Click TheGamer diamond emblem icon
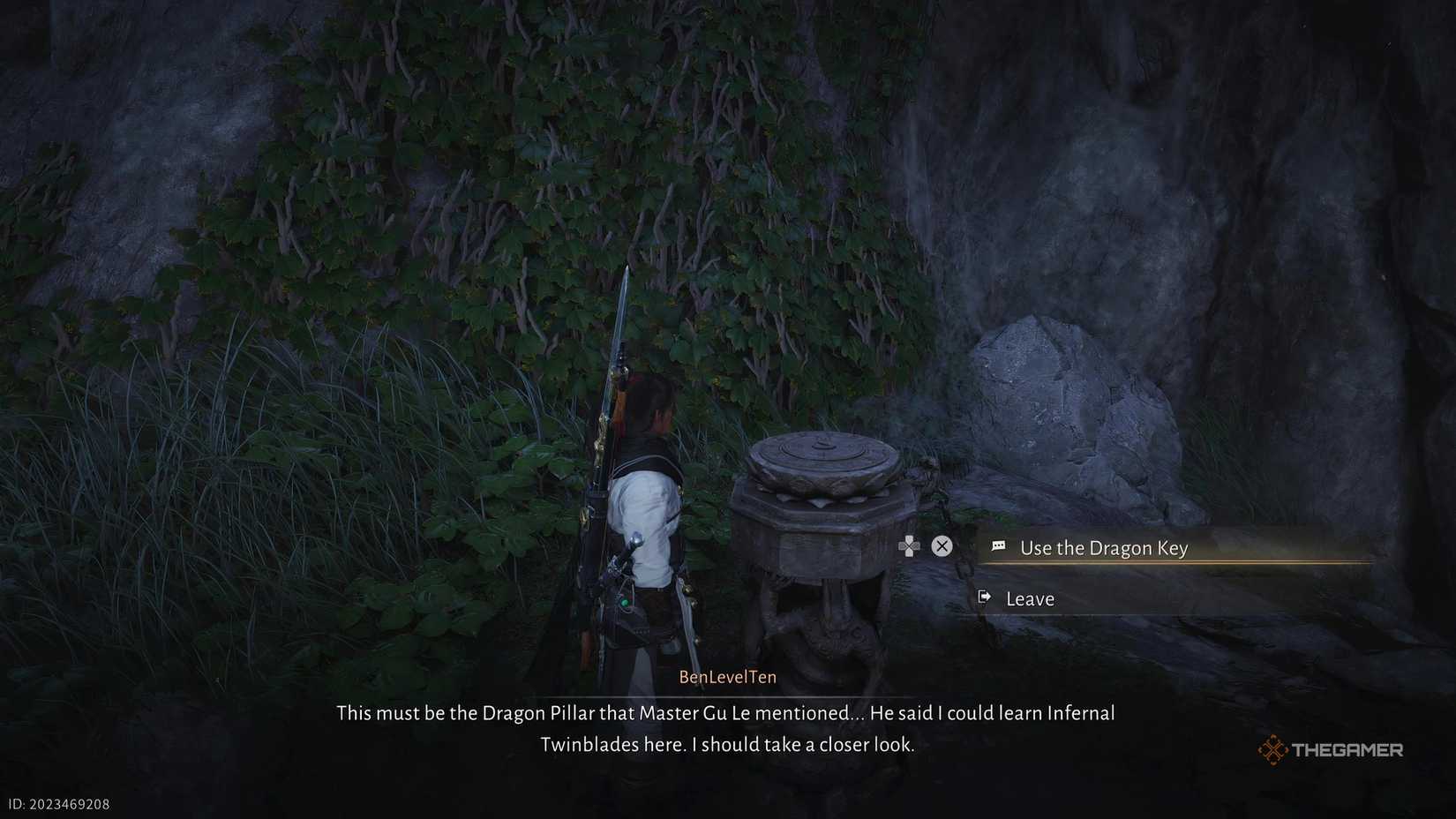The image size is (1456, 819). 1271,748
